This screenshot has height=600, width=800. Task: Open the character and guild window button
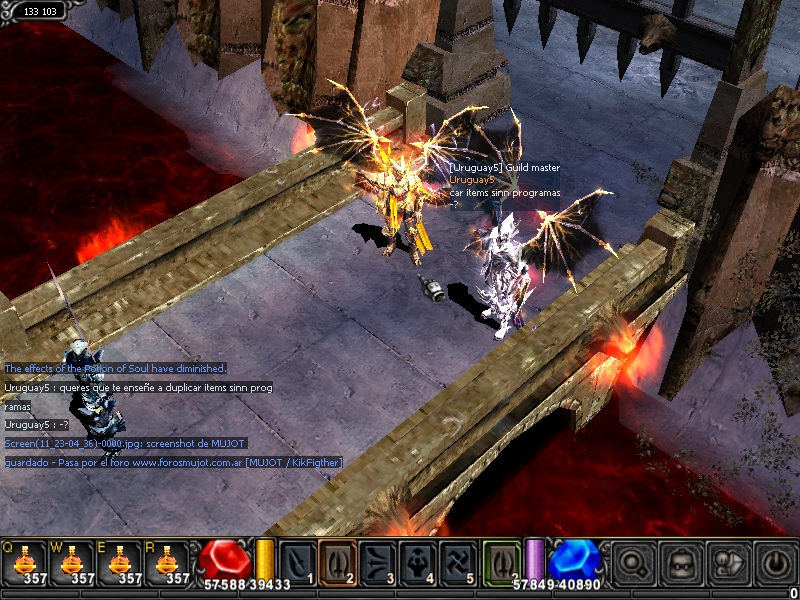point(728,563)
